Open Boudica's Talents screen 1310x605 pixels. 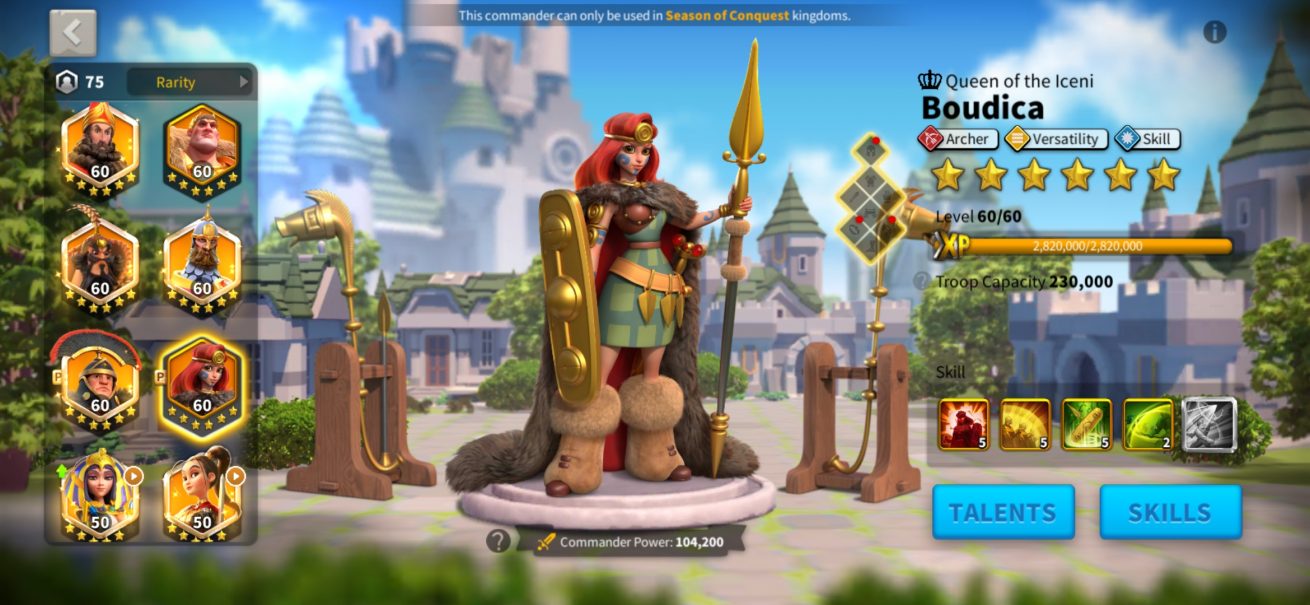tap(1003, 512)
